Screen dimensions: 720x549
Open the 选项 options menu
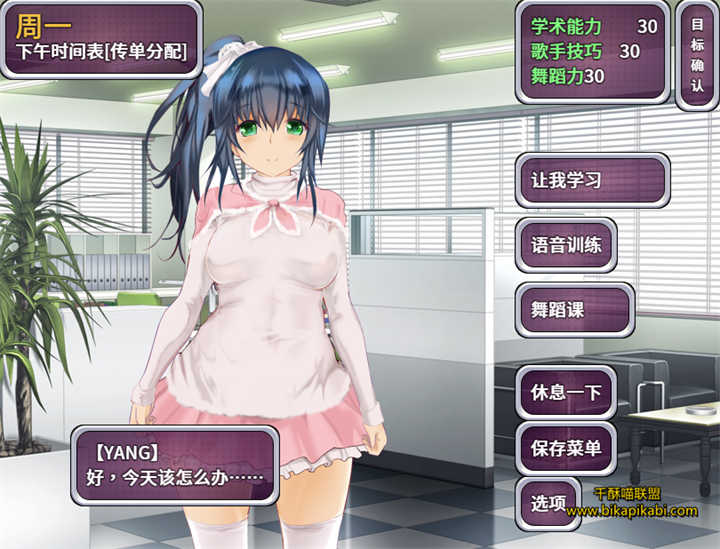[x=550, y=503]
